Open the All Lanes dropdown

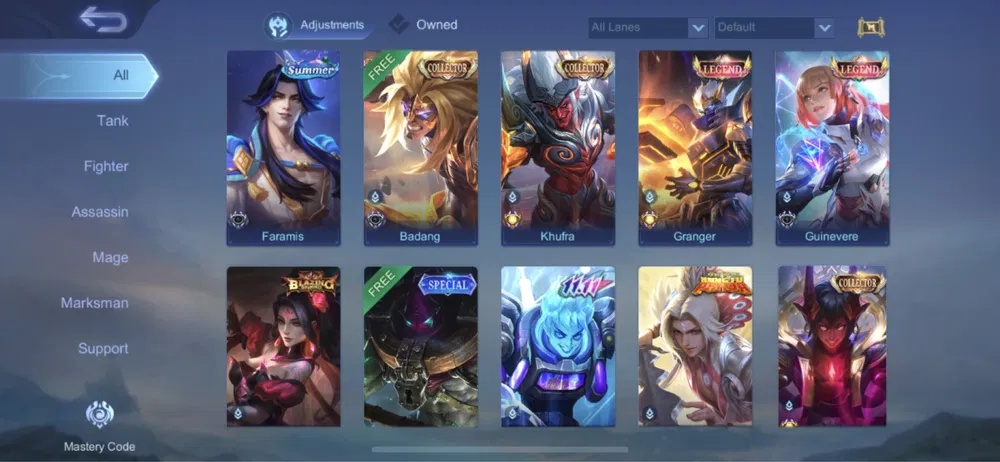pyautogui.click(x=648, y=28)
